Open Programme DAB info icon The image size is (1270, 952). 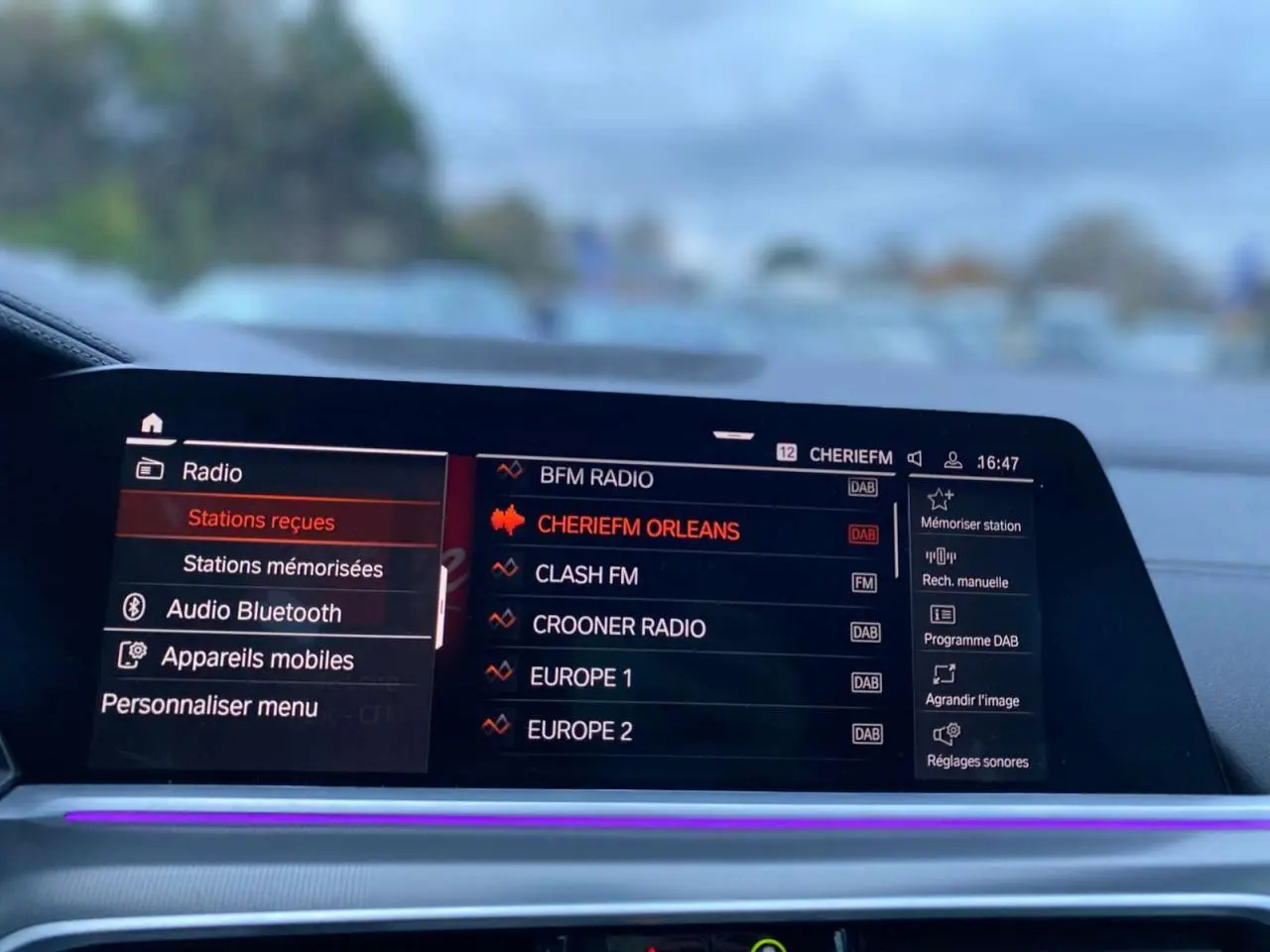pos(939,616)
